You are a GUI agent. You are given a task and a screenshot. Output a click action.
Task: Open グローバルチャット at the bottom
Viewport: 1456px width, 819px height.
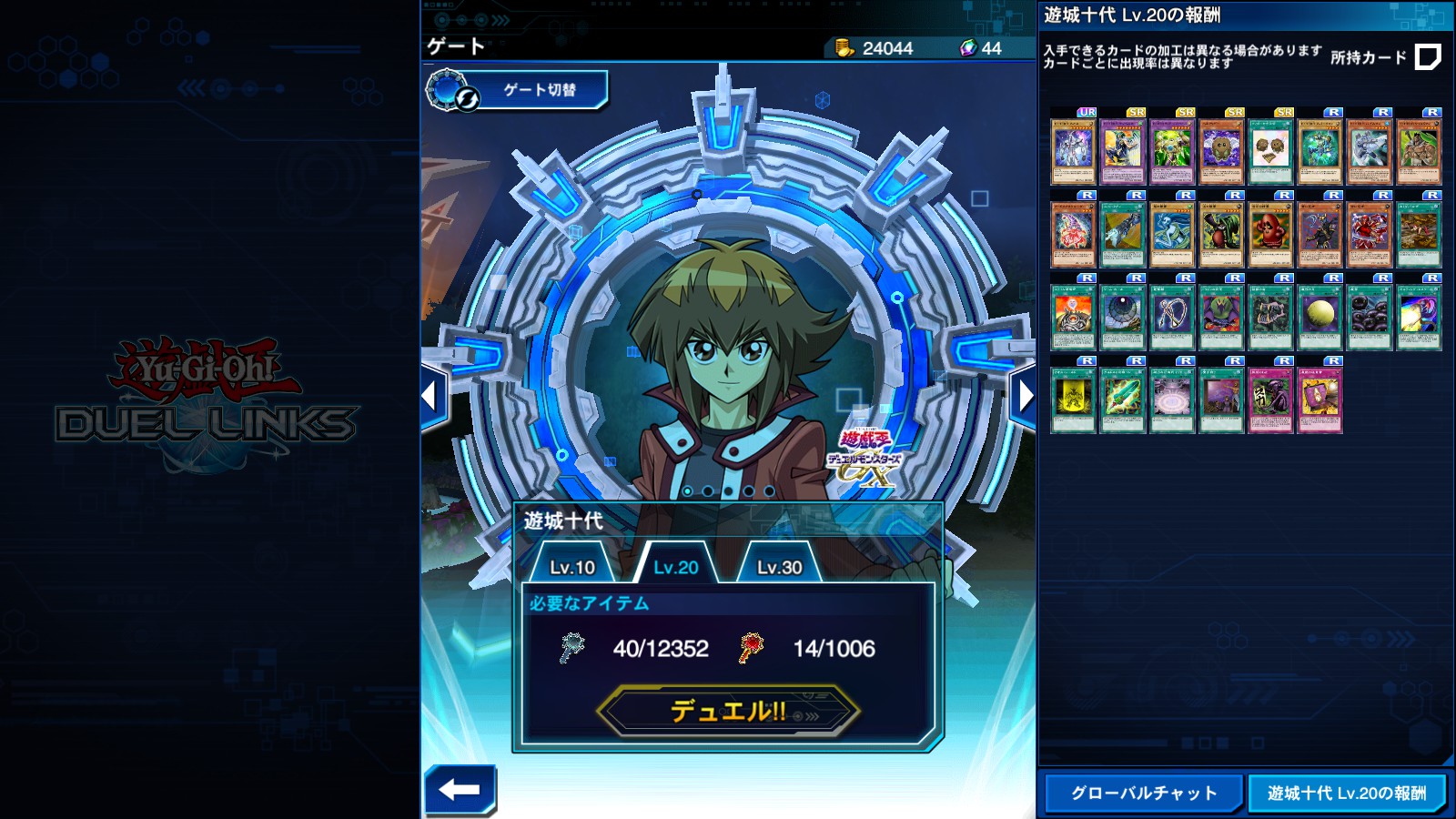coord(1140,793)
